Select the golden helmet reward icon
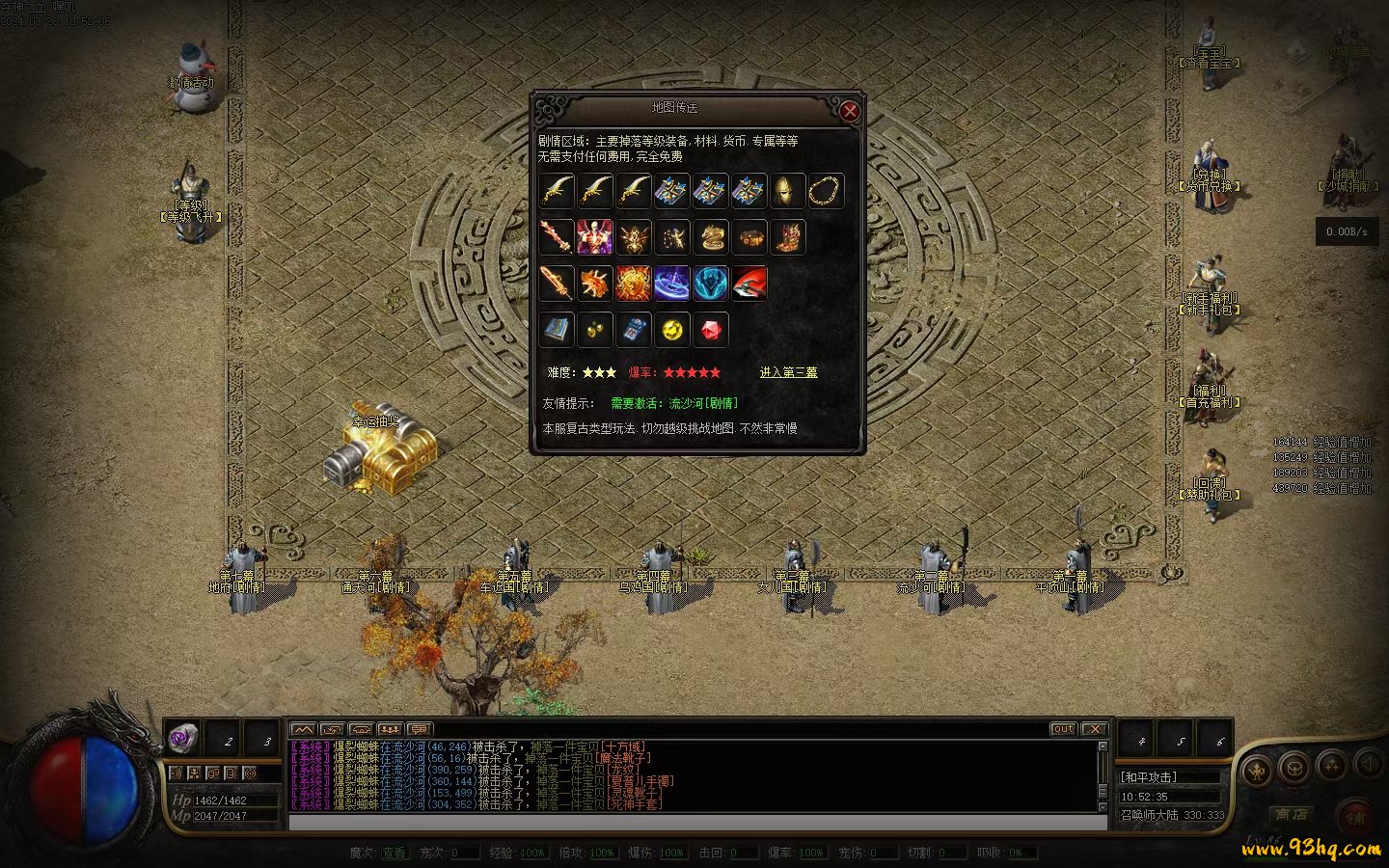1389x868 pixels. click(x=787, y=191)
